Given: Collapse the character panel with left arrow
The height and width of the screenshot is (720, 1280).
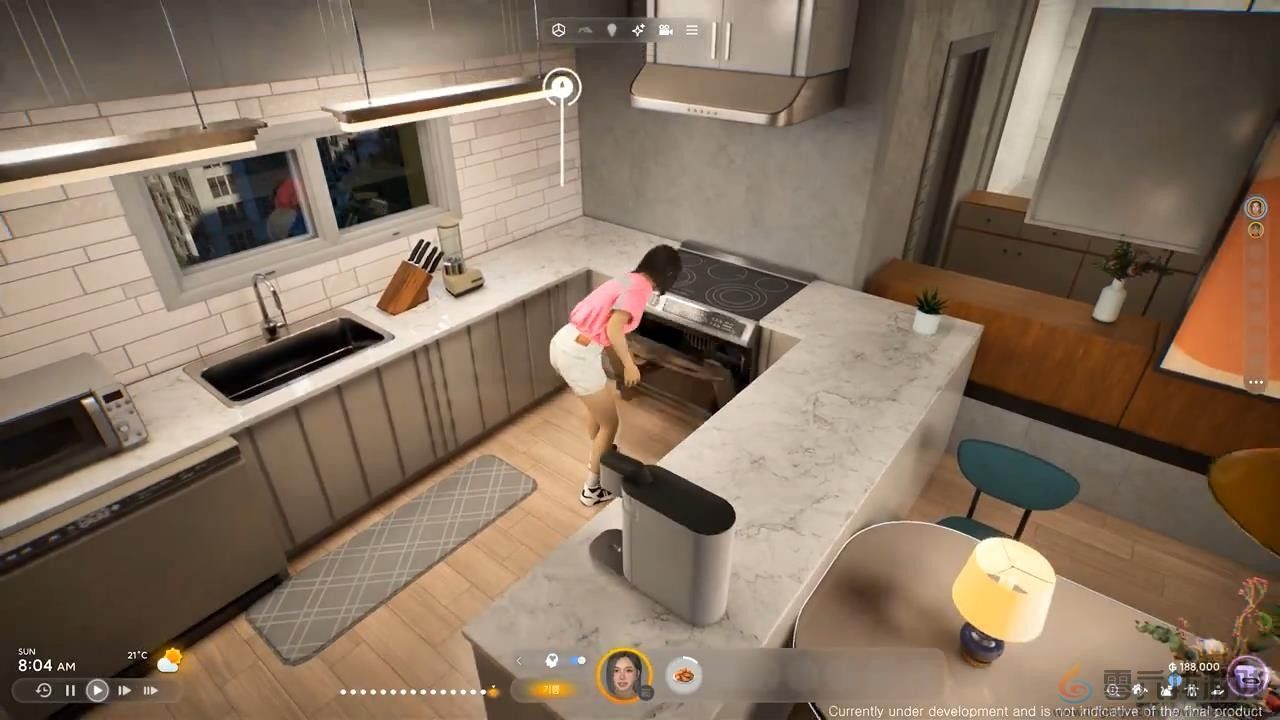Looking at the screenshot, I should pyautogui.click(x=520, y=660).
